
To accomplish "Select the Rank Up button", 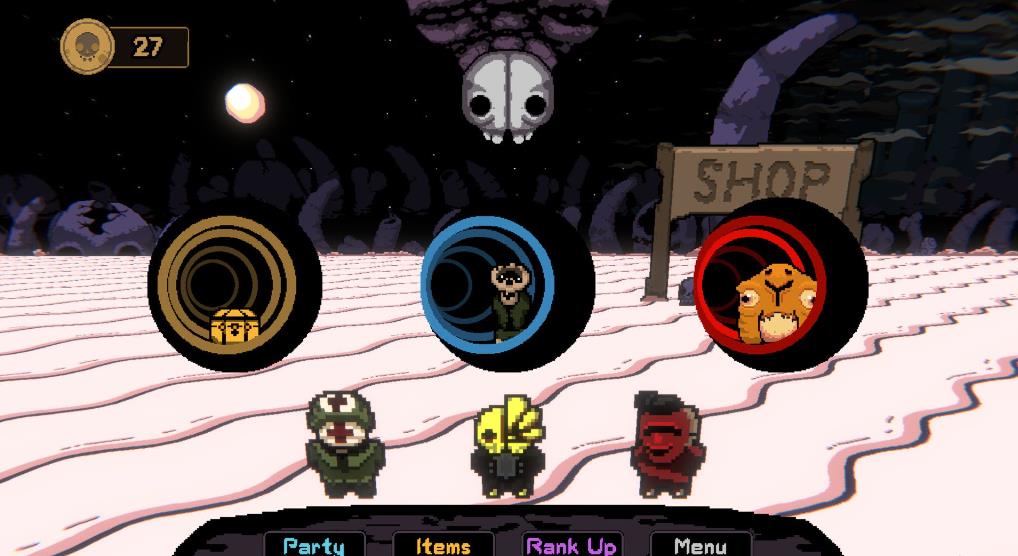I will (x=572, y=545).
